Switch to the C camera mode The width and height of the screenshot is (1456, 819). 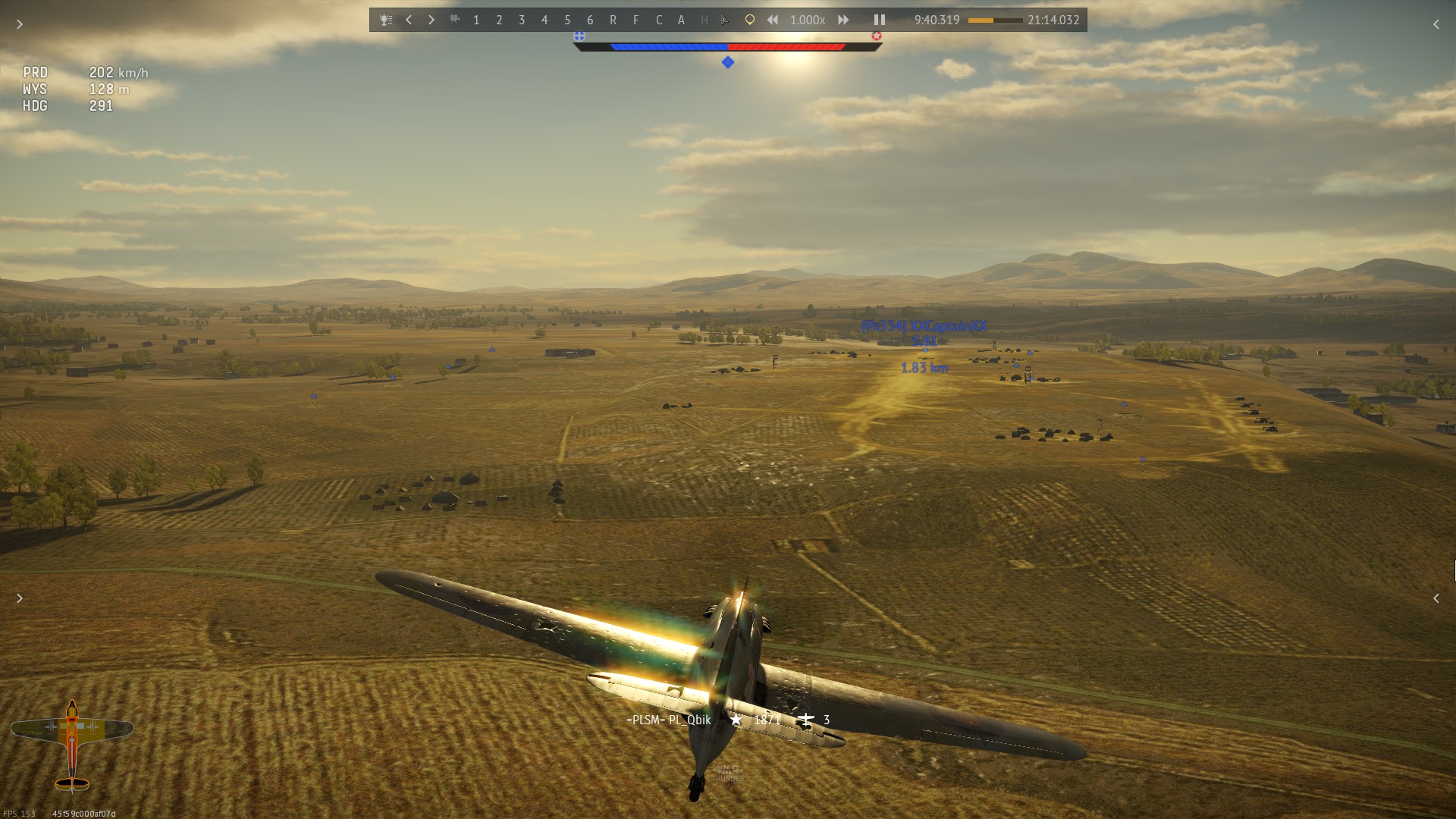(659, 20)
